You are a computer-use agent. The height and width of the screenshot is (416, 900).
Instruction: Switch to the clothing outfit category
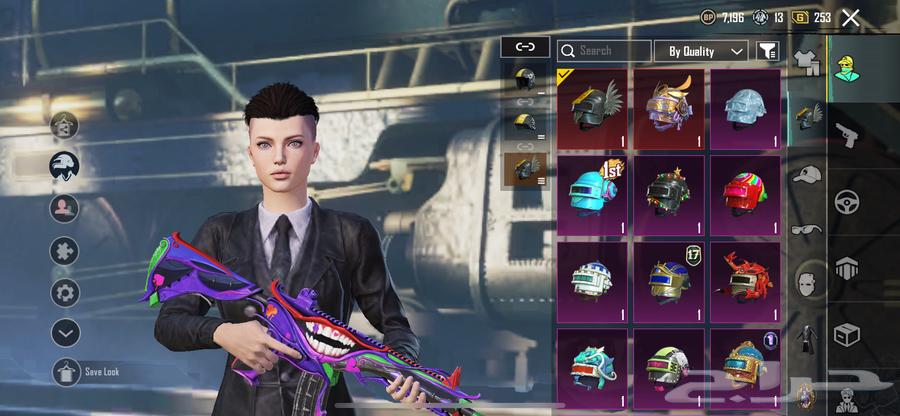coord(806,62)
